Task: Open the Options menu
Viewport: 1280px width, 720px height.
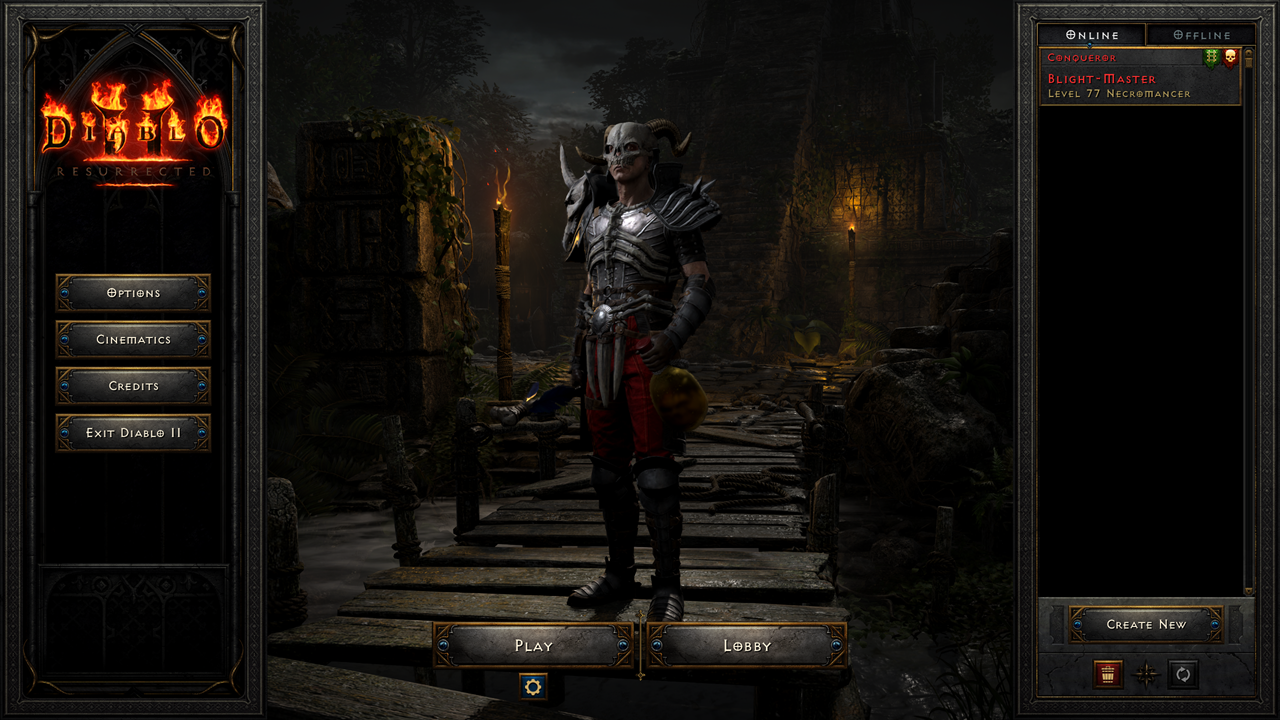Action: click(x=133, y=293)
